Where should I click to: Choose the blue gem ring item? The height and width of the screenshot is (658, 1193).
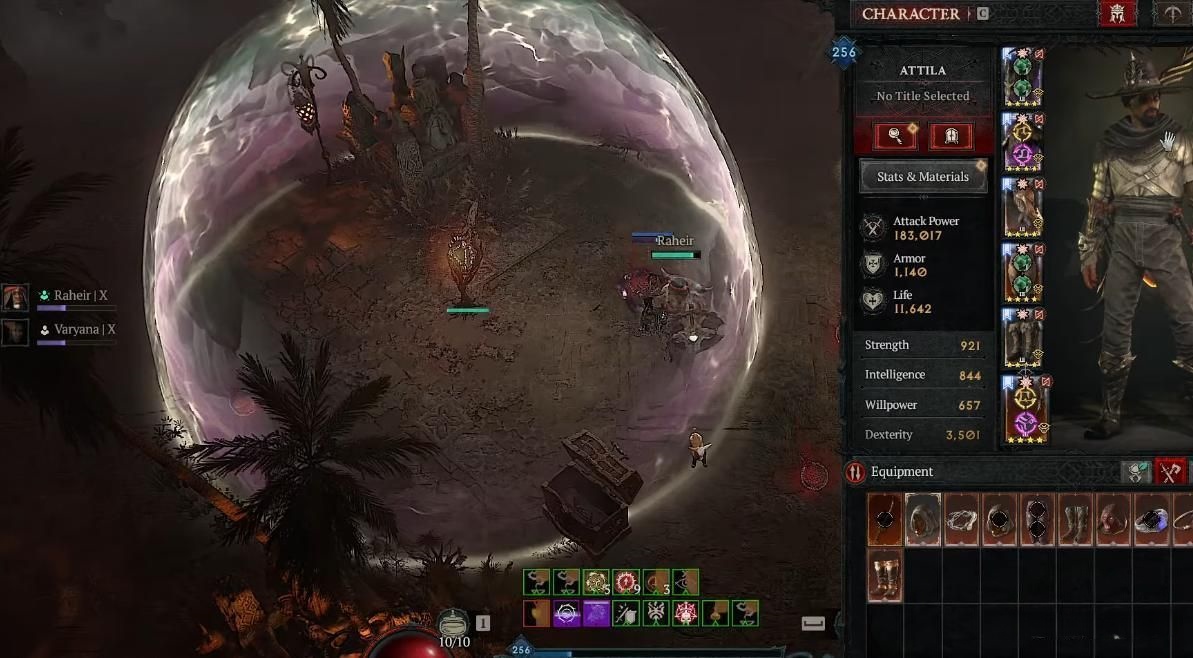[x=1152, y=519]
